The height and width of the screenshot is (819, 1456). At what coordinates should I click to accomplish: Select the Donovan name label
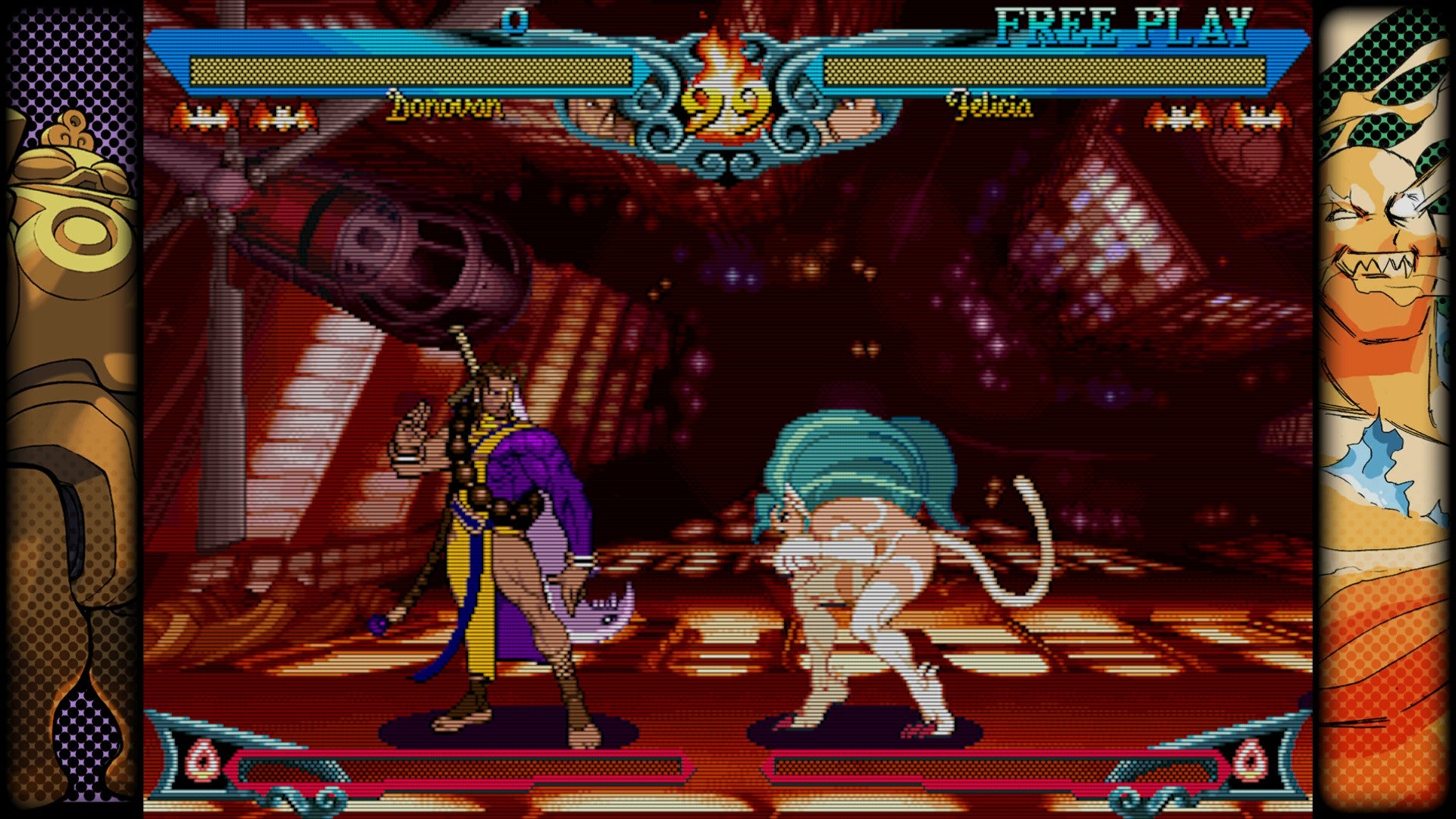444,108
